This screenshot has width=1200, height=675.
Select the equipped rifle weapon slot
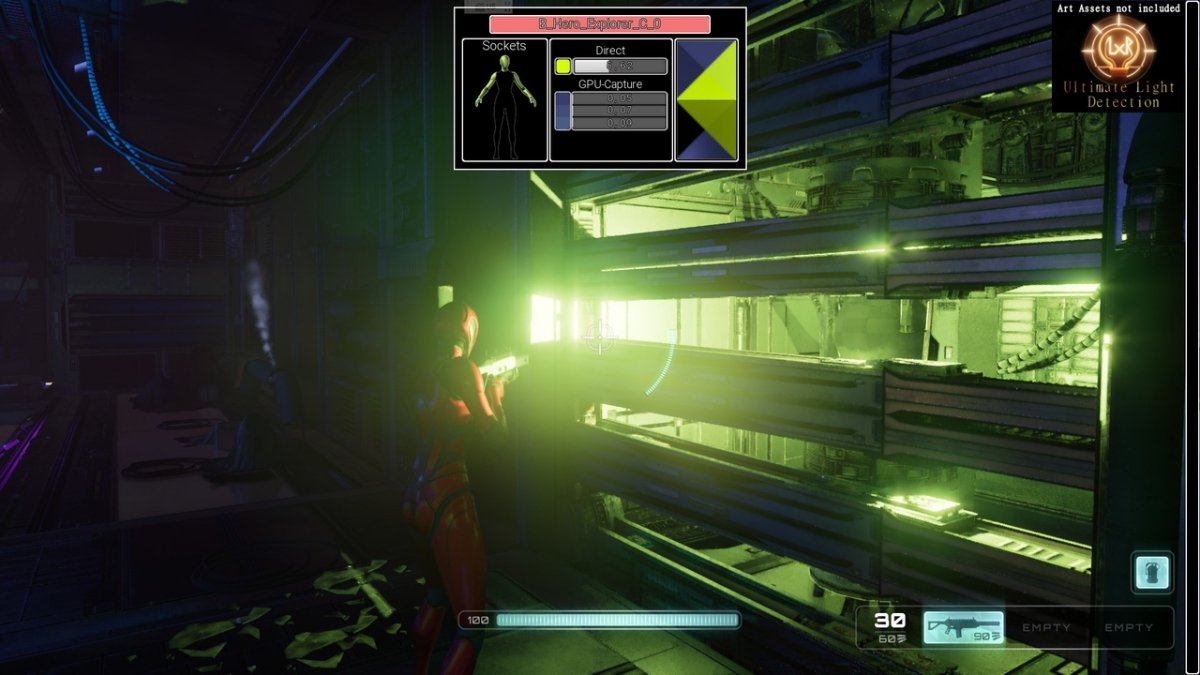click(963, 627)
